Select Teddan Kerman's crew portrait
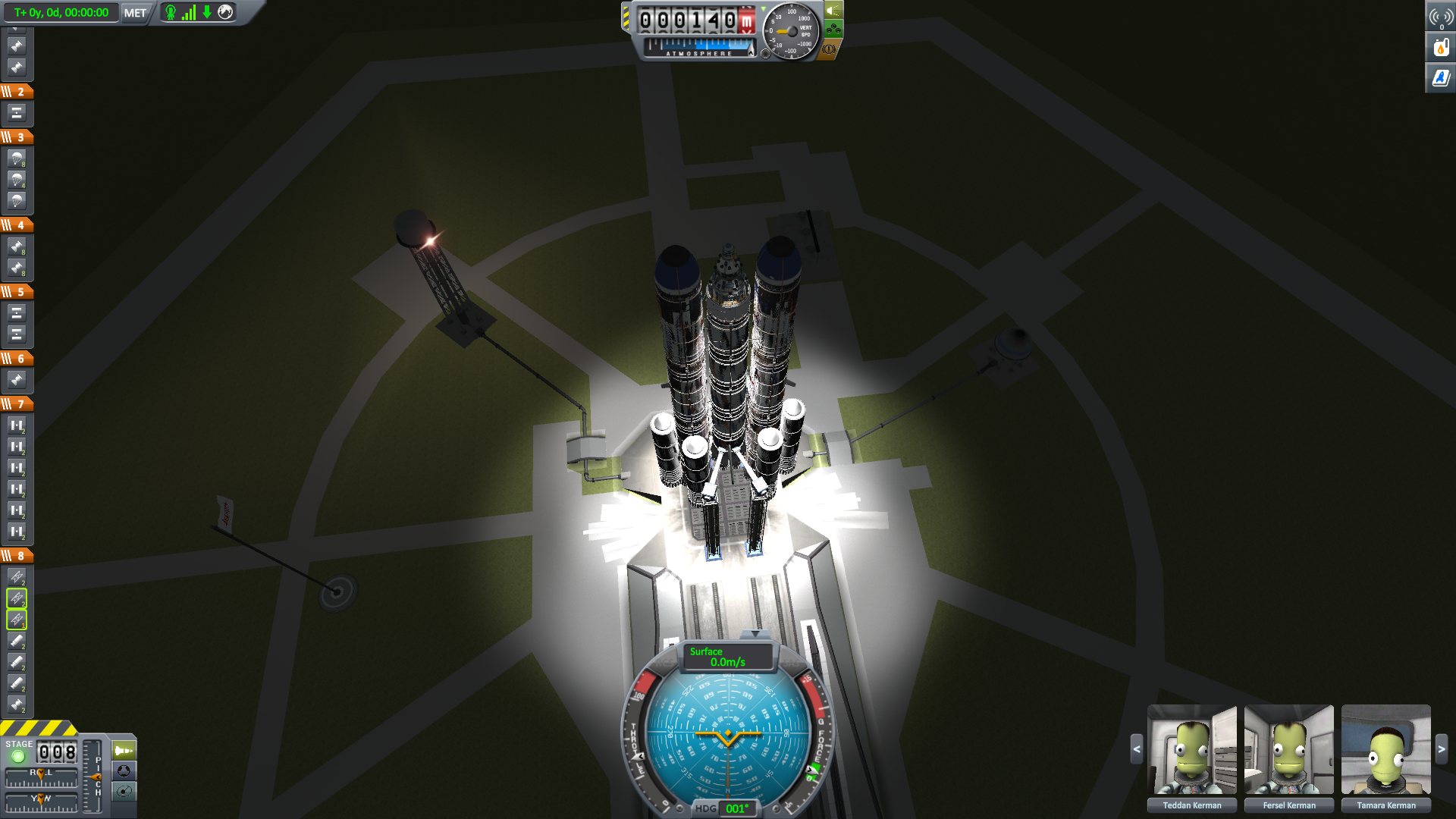 point(1191,749)
